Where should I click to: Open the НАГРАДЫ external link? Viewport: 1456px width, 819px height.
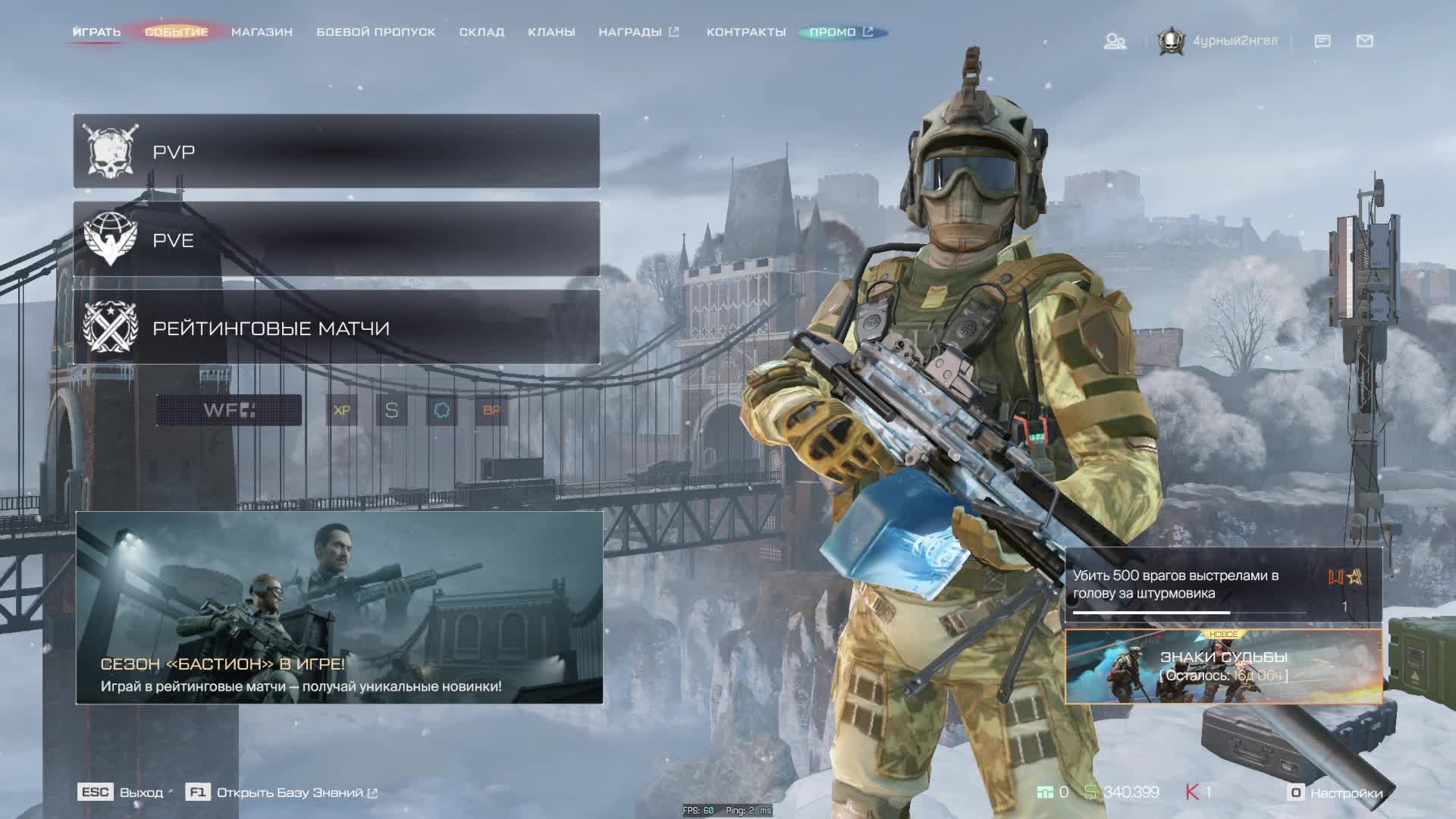point(638,32)
